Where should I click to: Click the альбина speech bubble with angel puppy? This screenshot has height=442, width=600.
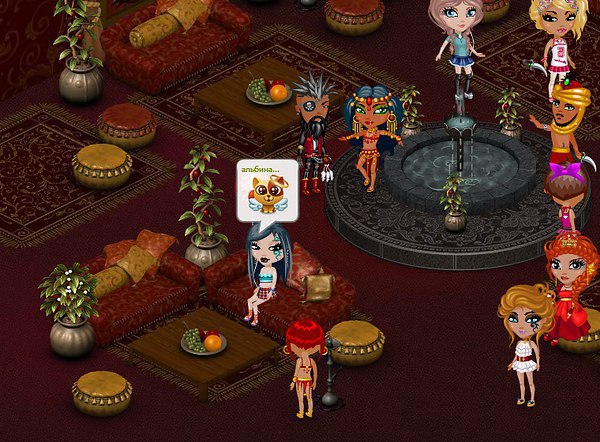(267, 189)
